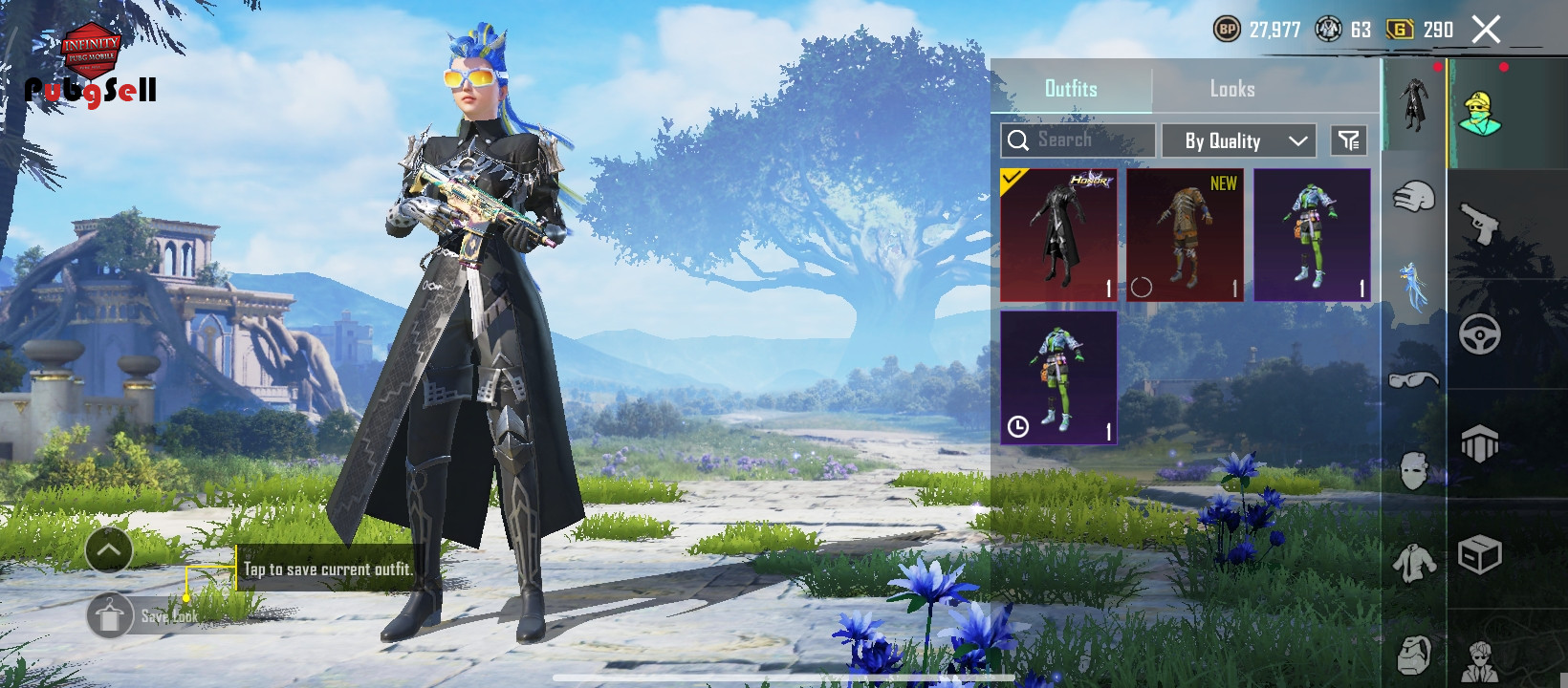Image resolution: width=1568 pixels, height=688 pixels.
Task: Open the backpack category
Action: click(x=1413, y=655)
